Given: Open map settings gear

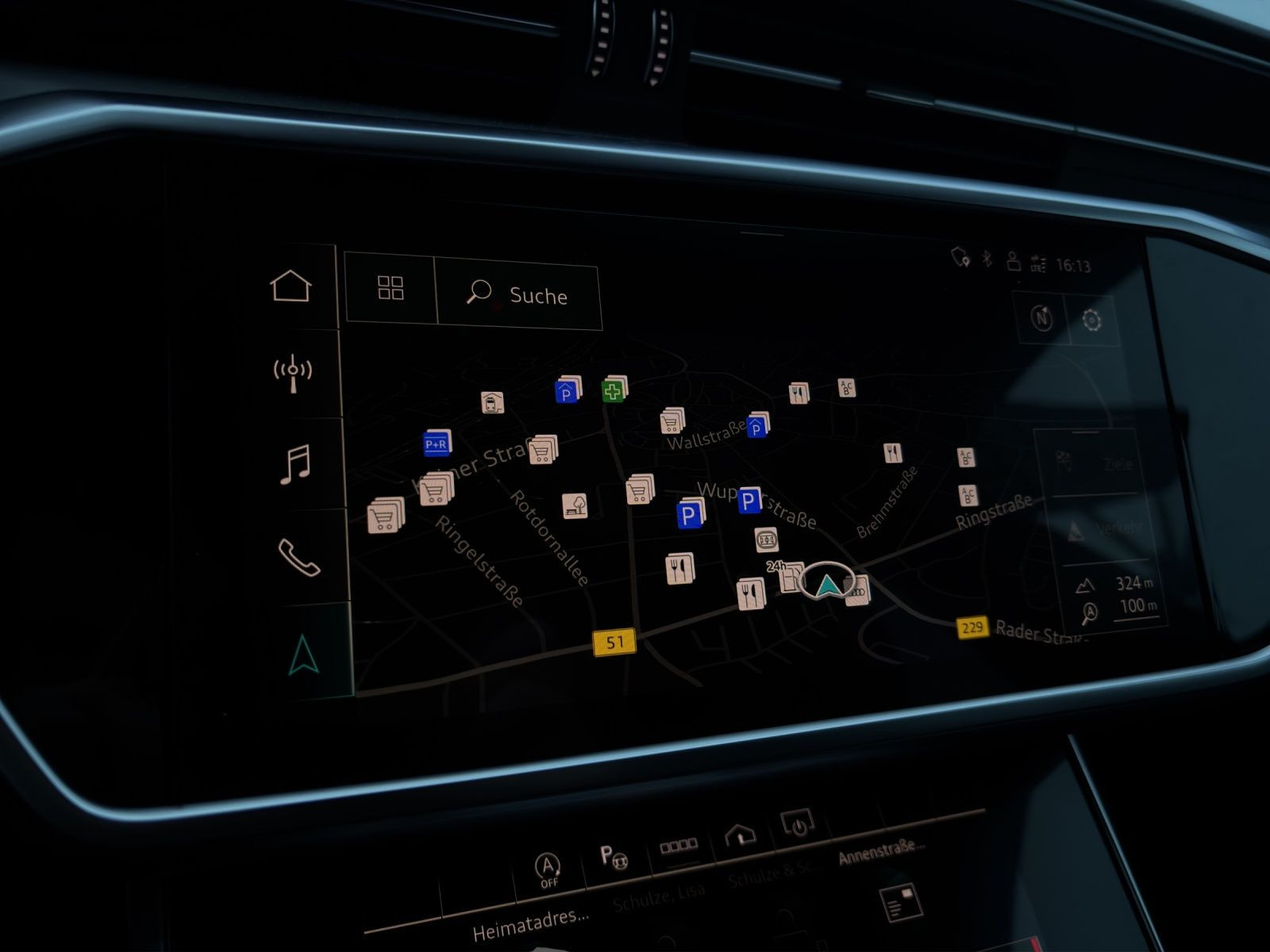Looking at the screenshot, I should 1092,321.
